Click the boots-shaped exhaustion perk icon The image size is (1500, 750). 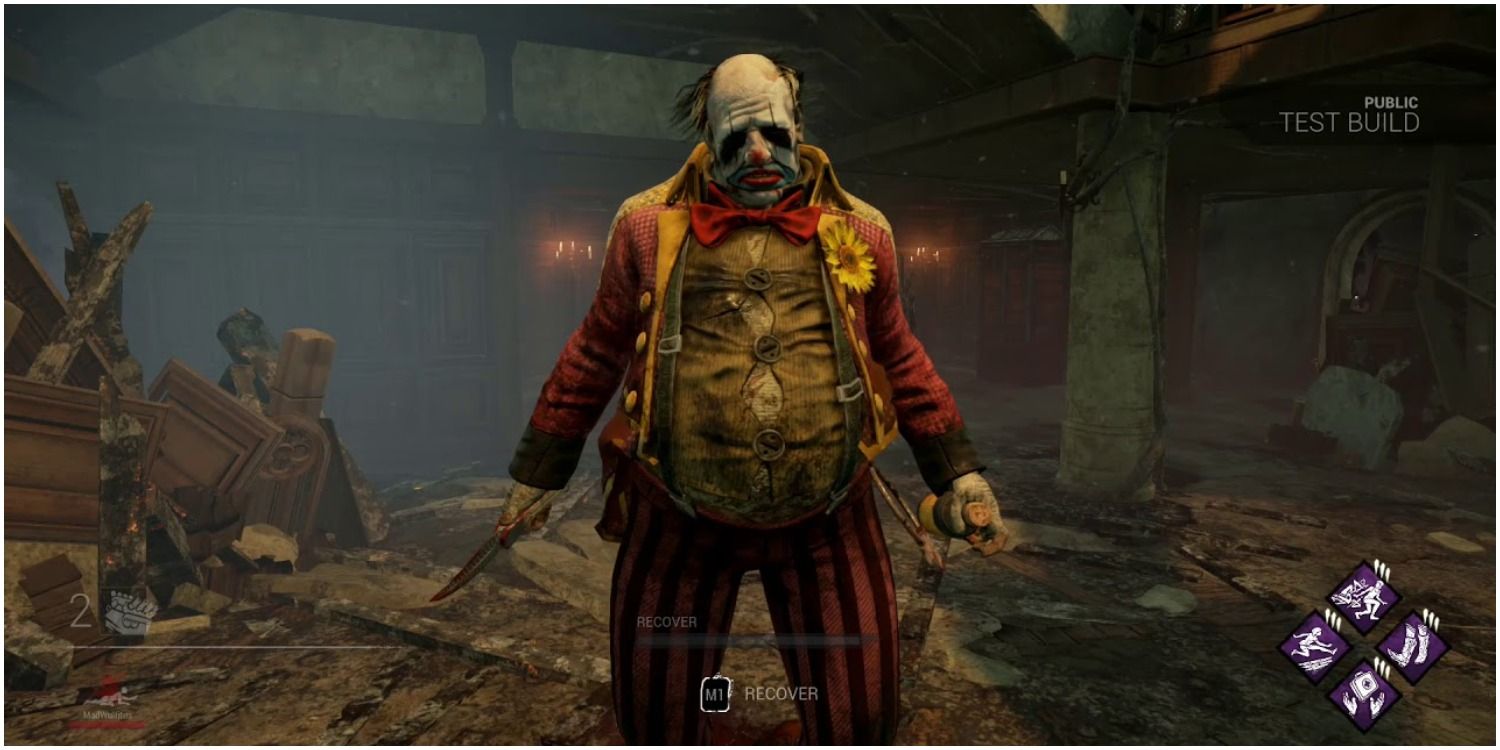pyautogui.click(x=1415, y=643)
